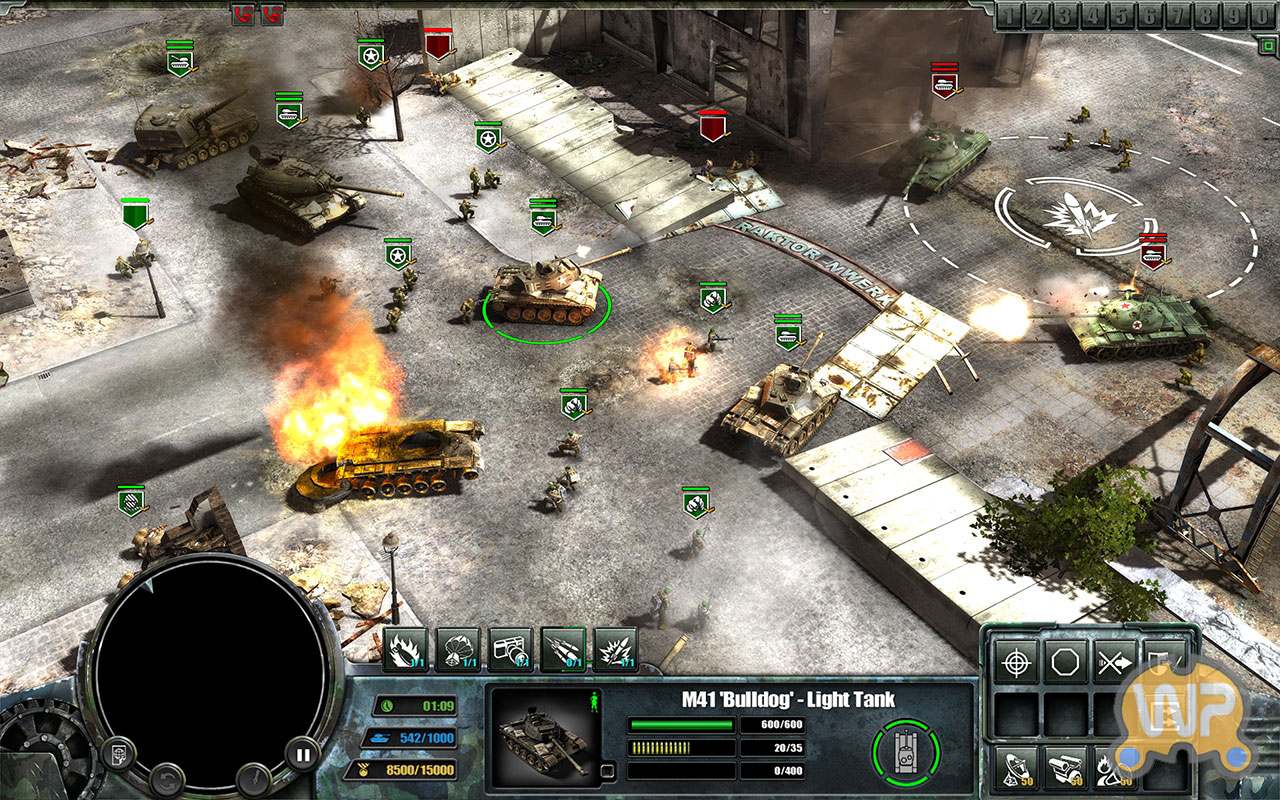Click the octagon stop command

point(1066,663)
